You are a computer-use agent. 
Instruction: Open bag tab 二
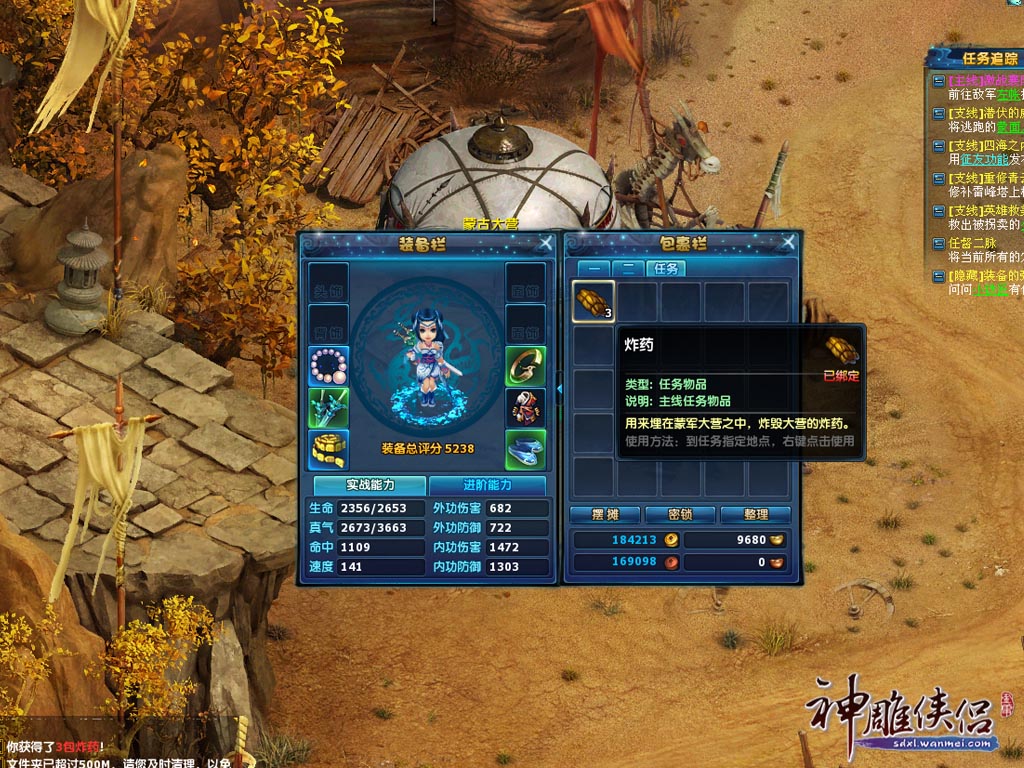pos(627,268)
